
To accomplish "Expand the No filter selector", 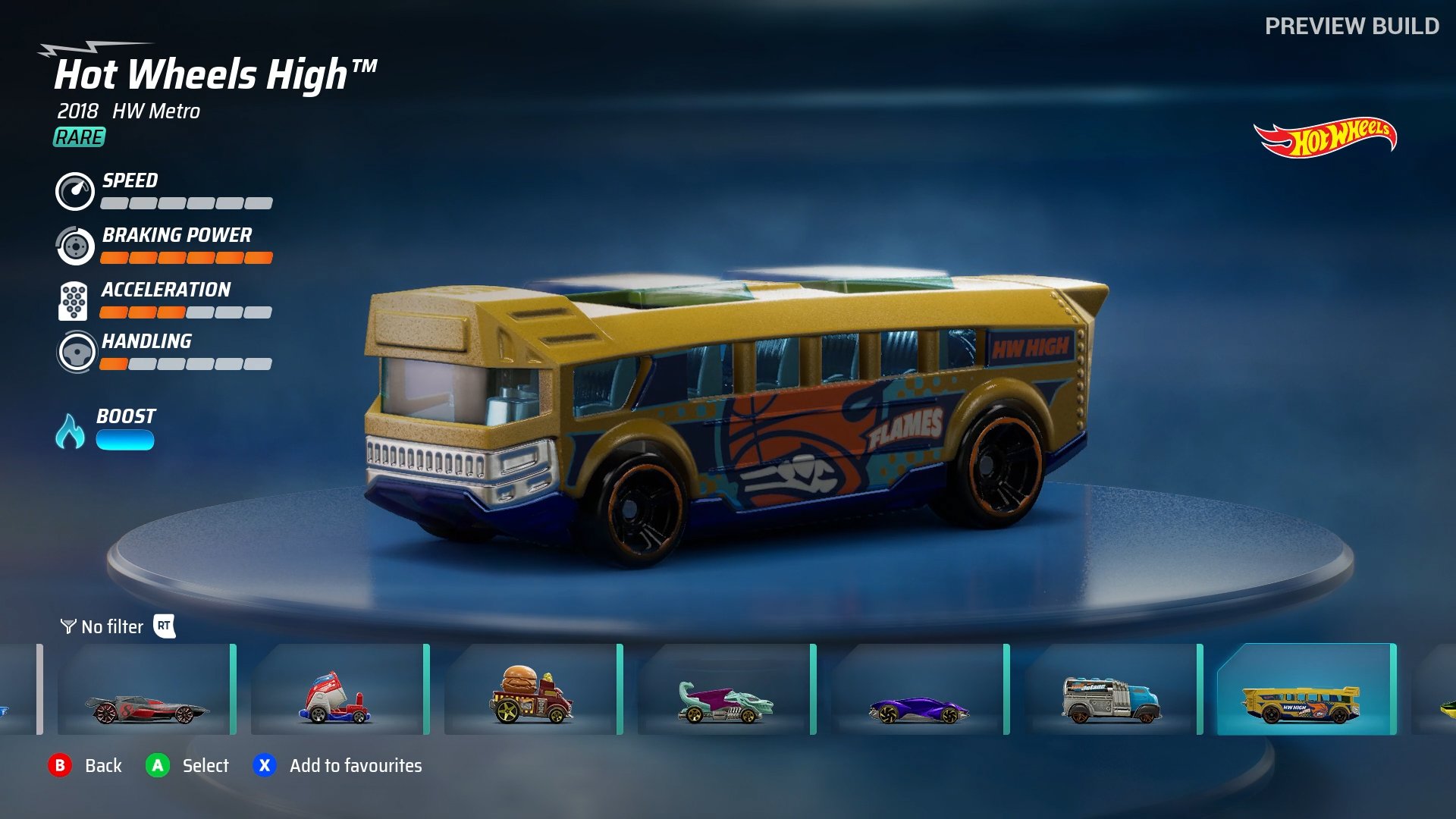I will point(111,627).
